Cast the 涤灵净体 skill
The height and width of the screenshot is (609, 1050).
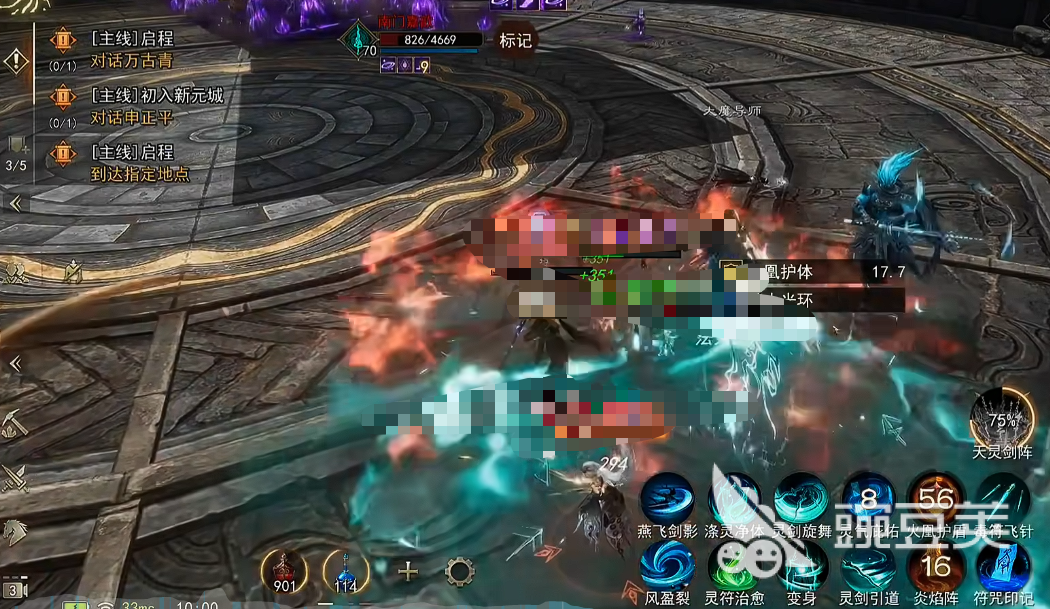coord(735,497)
